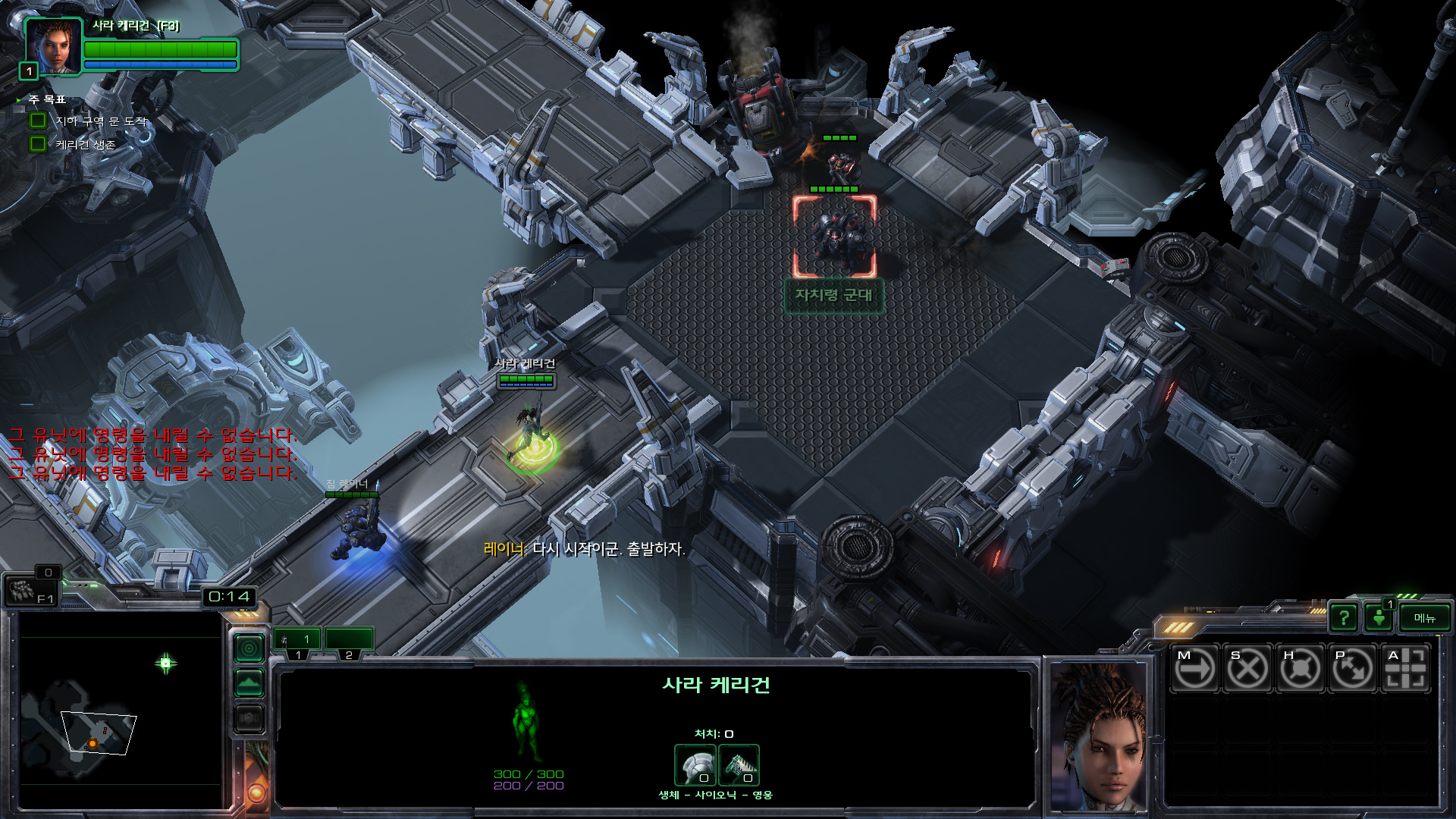
Task: Open the help question mark button
Action: pyautogui.click(x=1344, y=619)
